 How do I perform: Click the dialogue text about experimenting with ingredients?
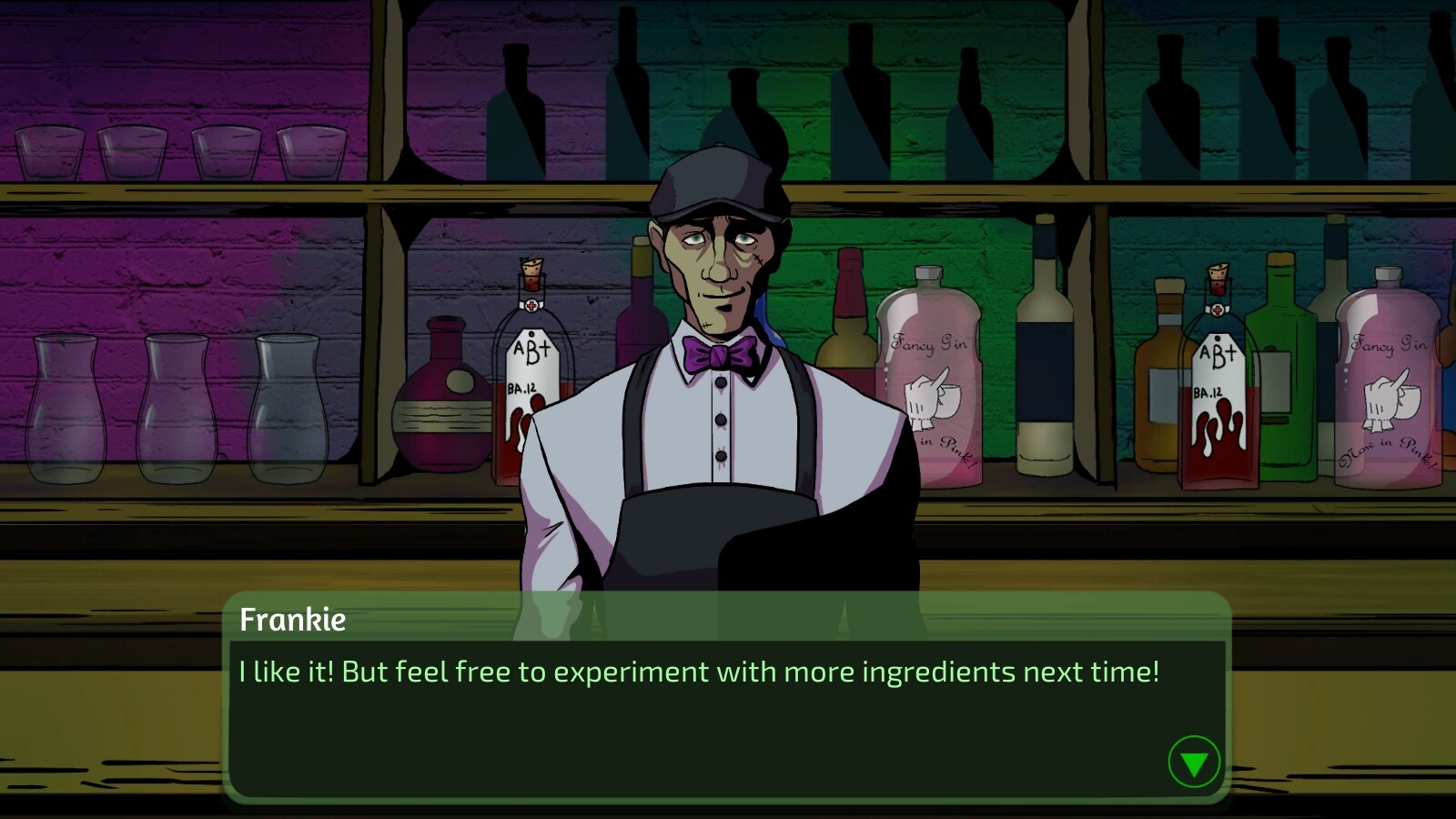pos(698,673)
